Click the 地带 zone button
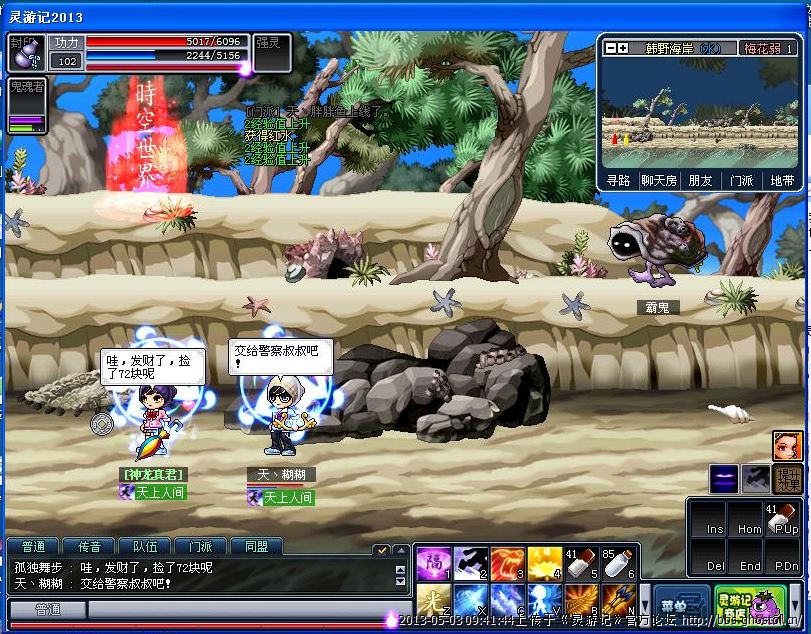Image resolution: width=811 pixels, height=634 pixels. tap(782, 181)
